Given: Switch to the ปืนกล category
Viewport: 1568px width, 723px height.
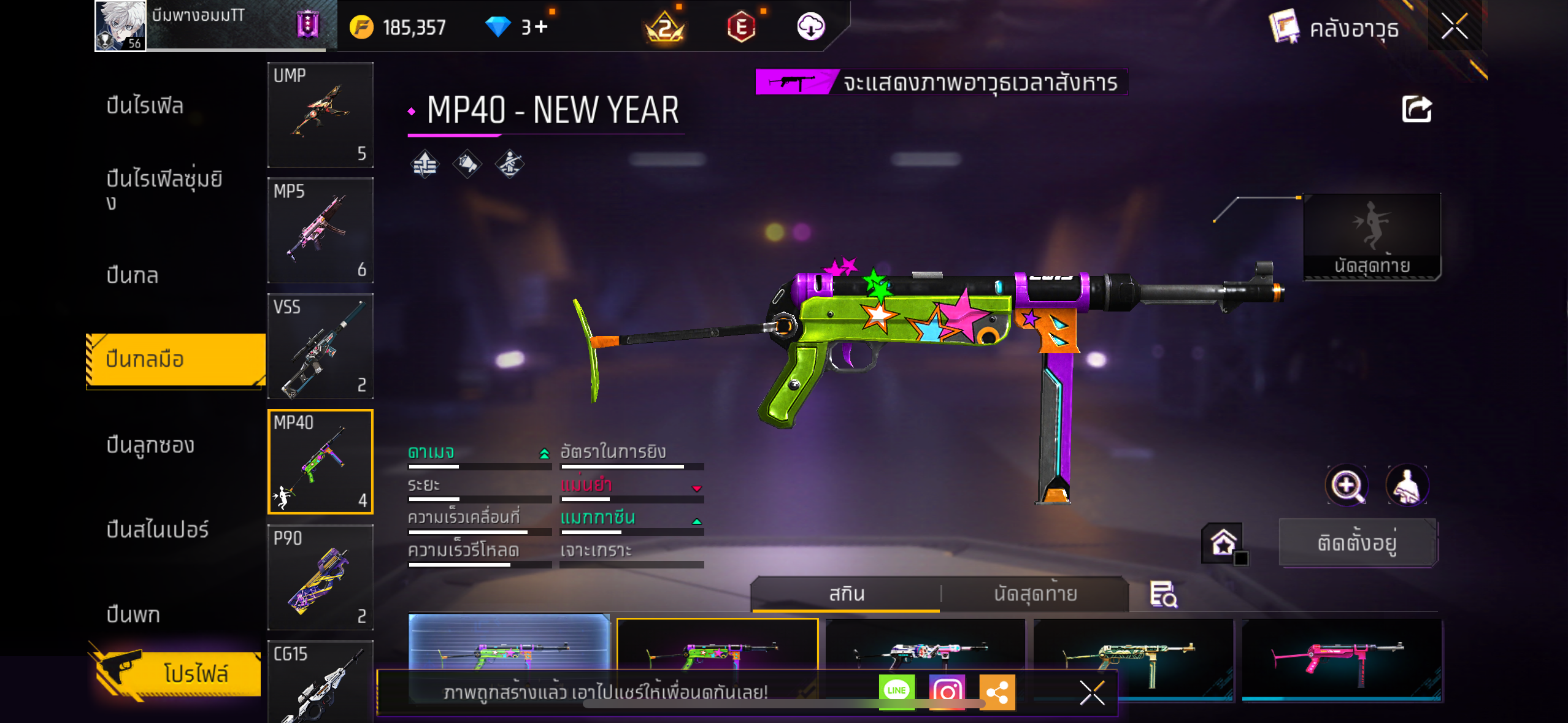Looking at the screenshot, I should click(x=133, y=275).
